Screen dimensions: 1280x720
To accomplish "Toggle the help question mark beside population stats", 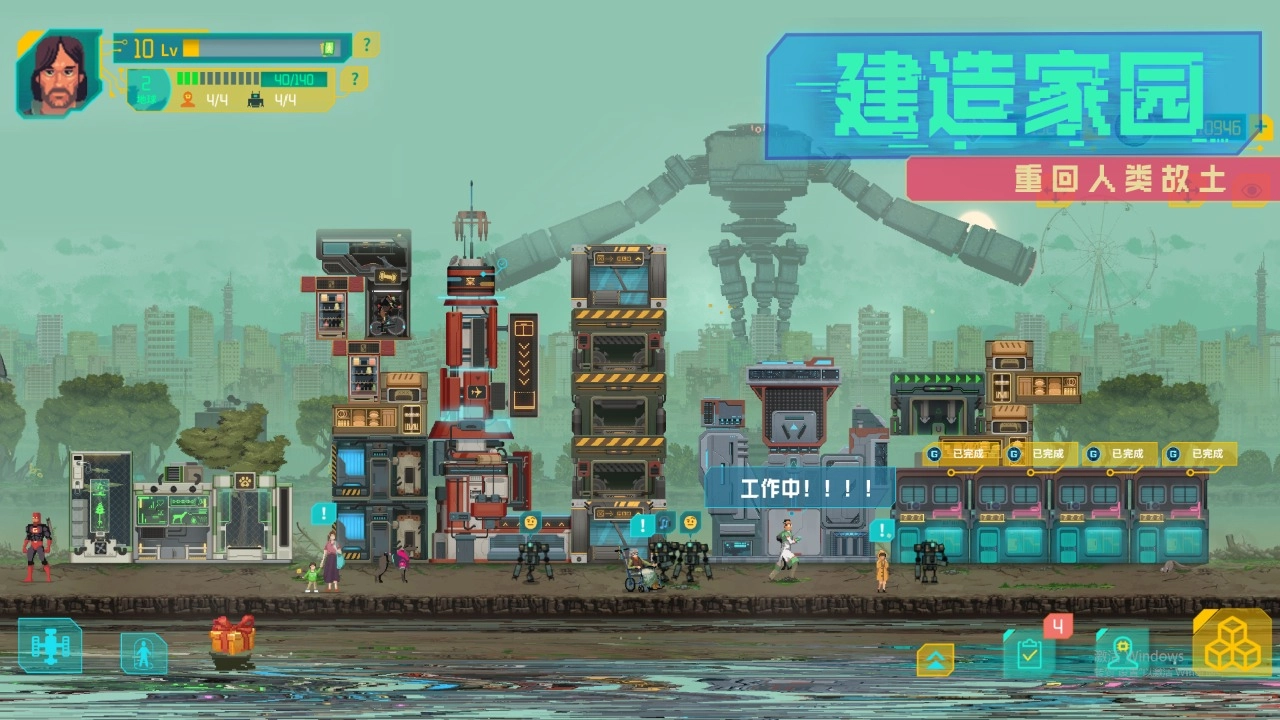I will [354, 78].
